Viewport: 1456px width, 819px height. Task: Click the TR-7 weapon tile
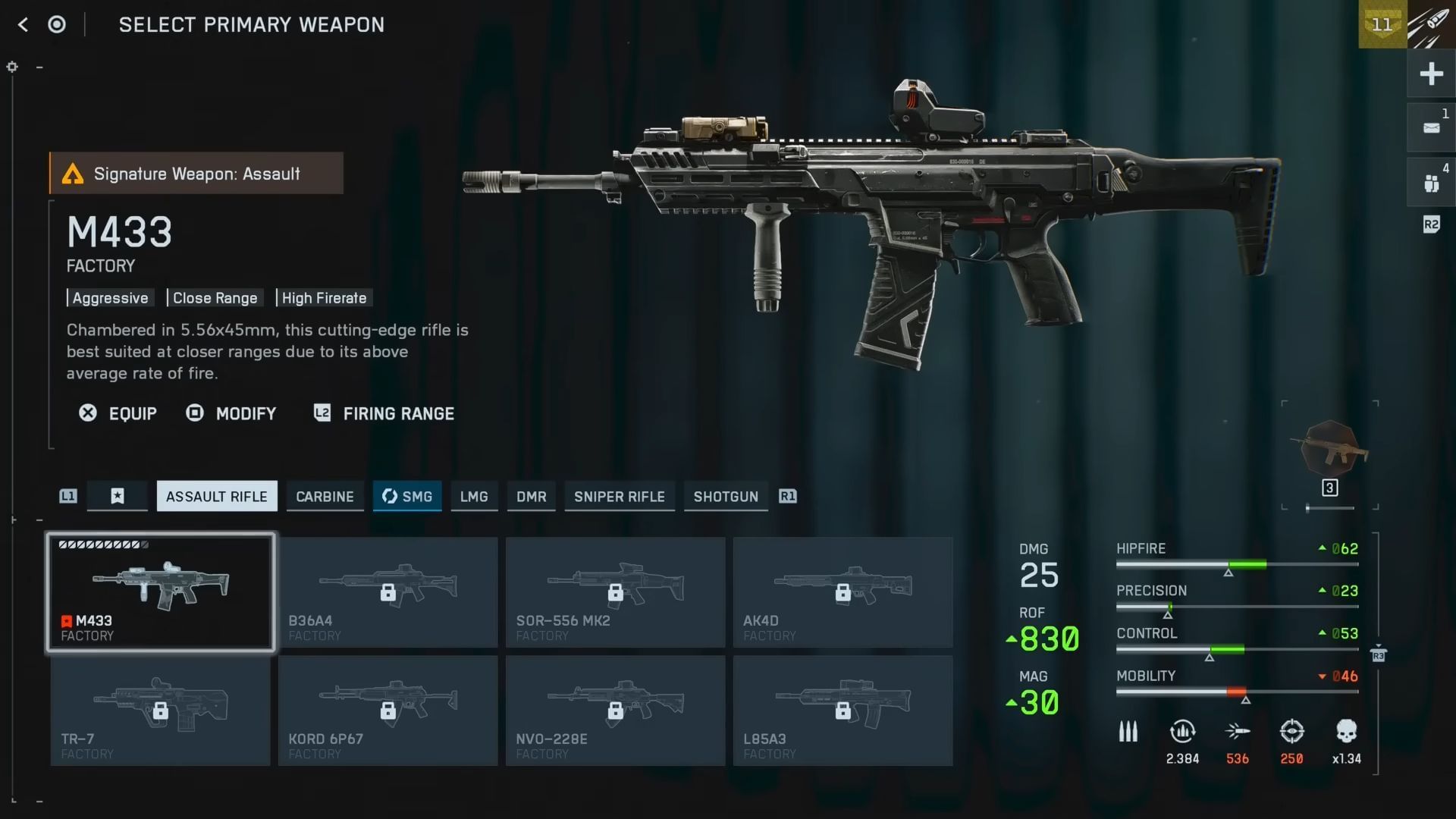pos(160,711)
